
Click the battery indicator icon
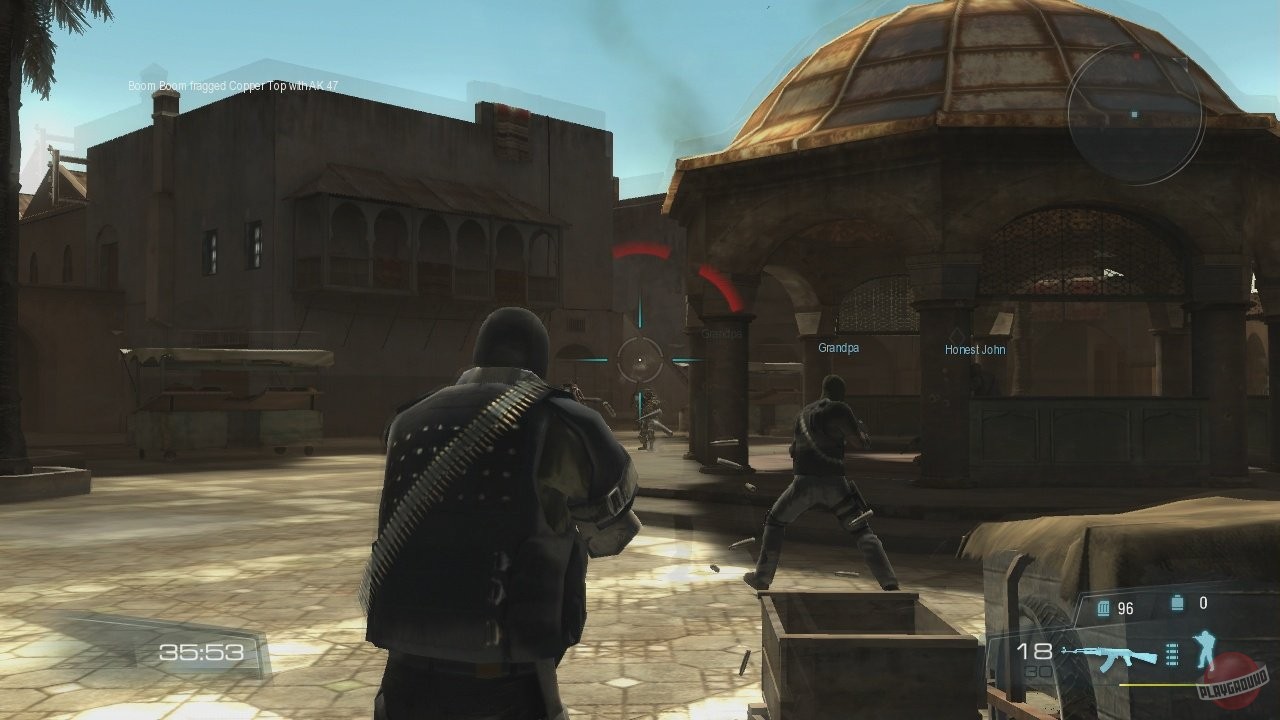(1177, 602)
